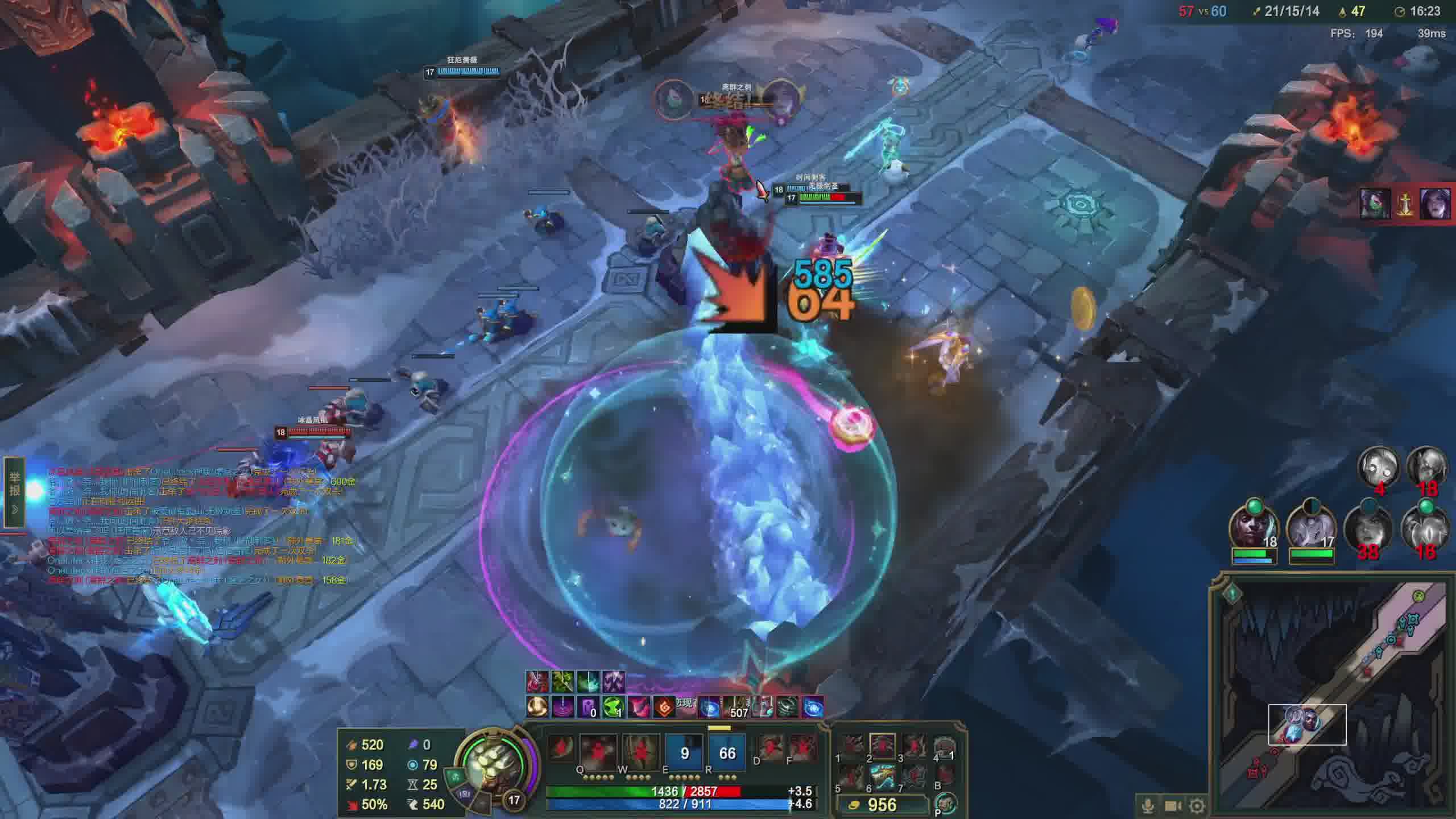The image size is (1456, 819).
Task: Select the E ability on 9-second cooldown
Action: point(684,753)
